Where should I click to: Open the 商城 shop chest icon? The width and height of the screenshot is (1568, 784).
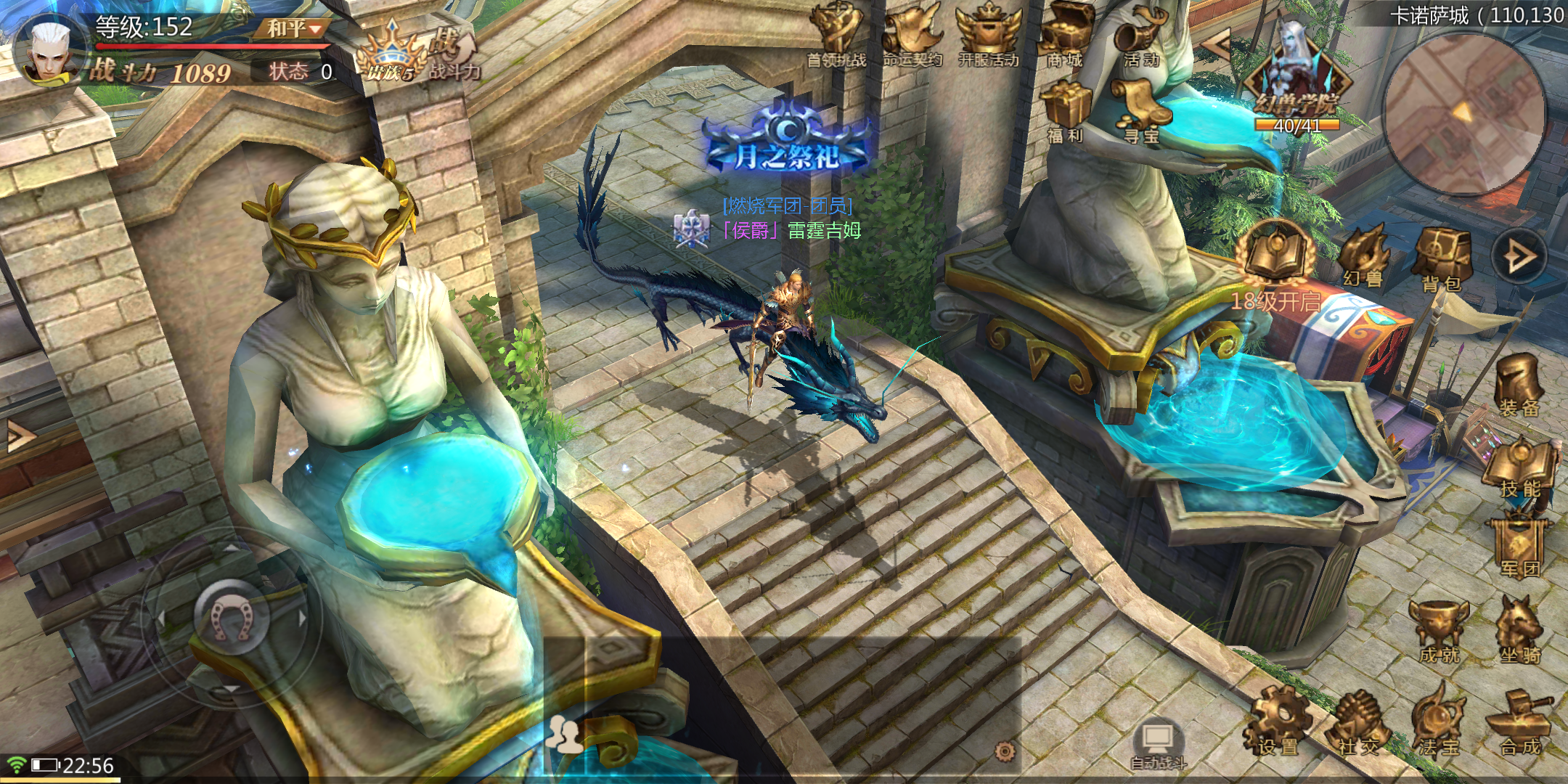(x=1065, y=35)
